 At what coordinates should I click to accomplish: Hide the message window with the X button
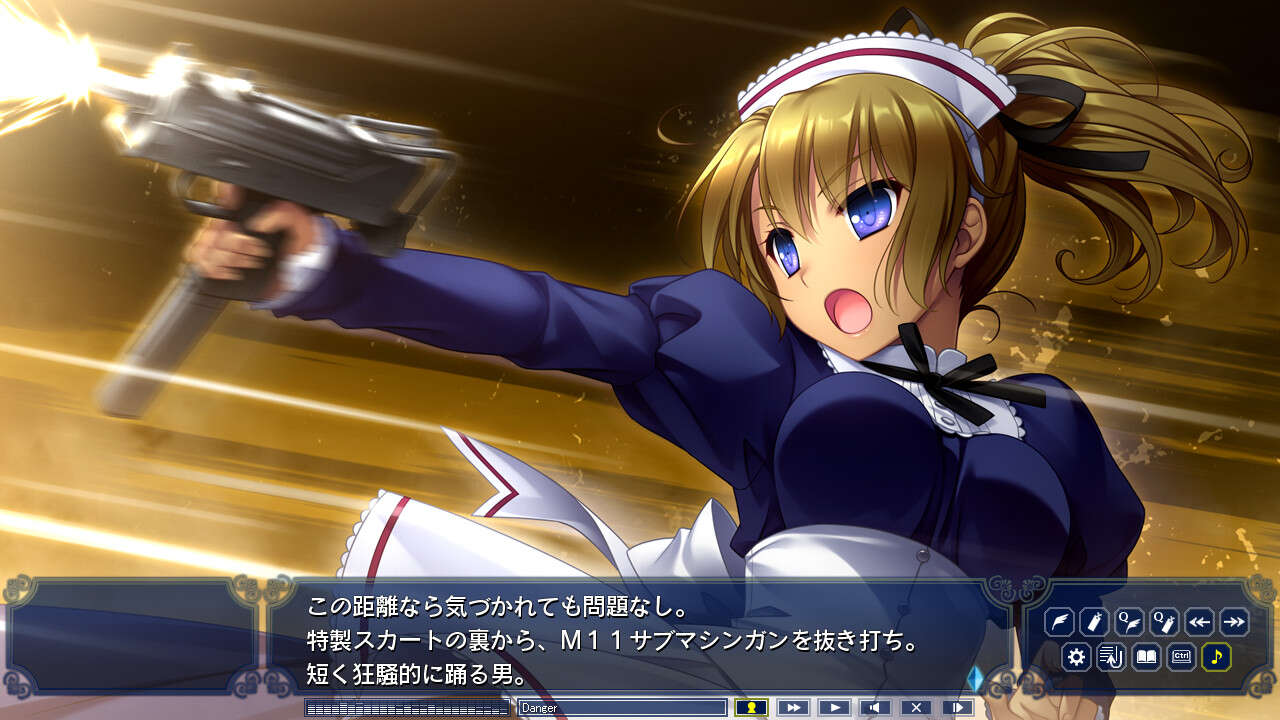click(x=916, y=706)
